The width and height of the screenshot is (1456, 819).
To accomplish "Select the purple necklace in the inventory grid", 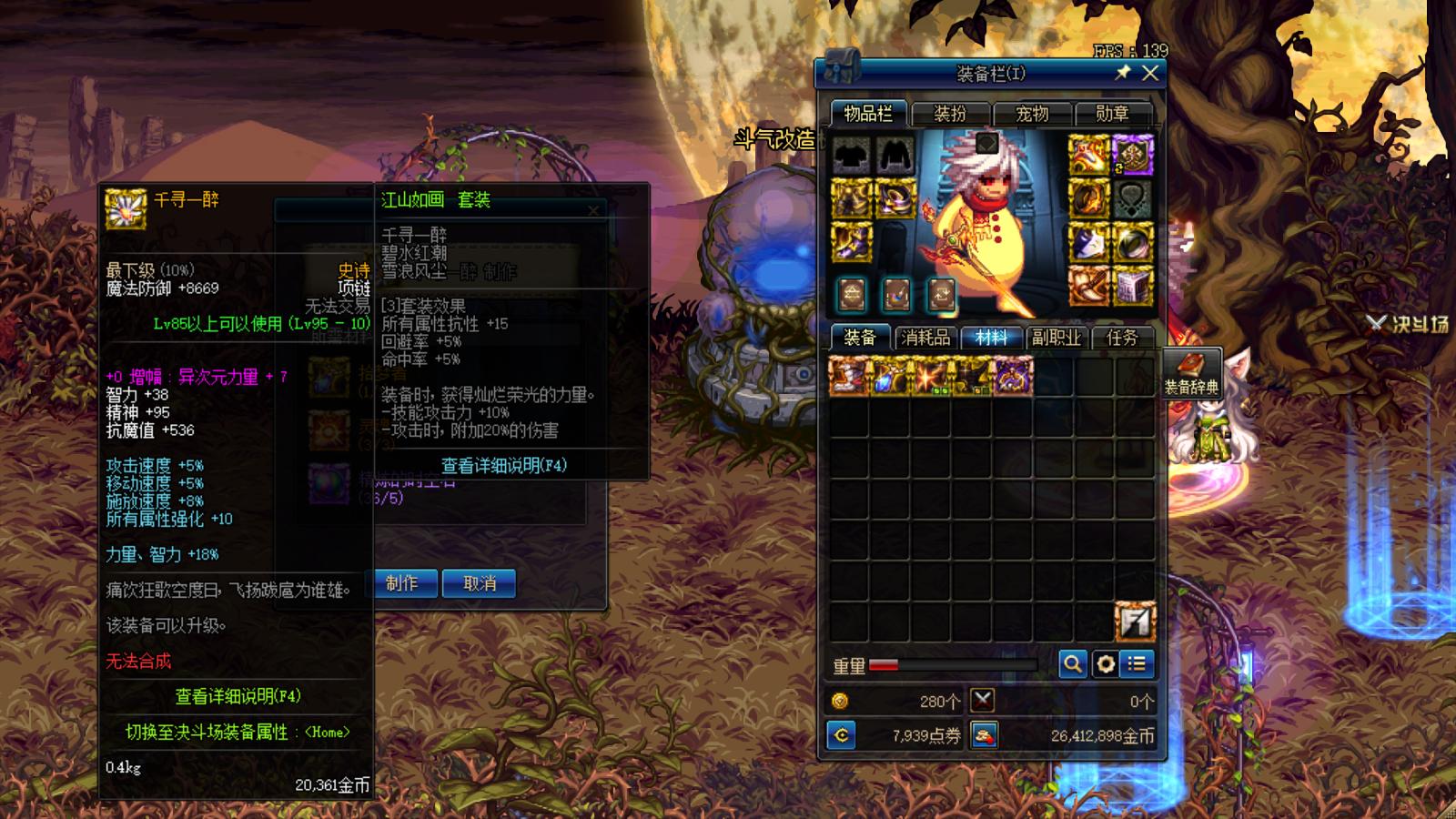I will coord(1014,376).
